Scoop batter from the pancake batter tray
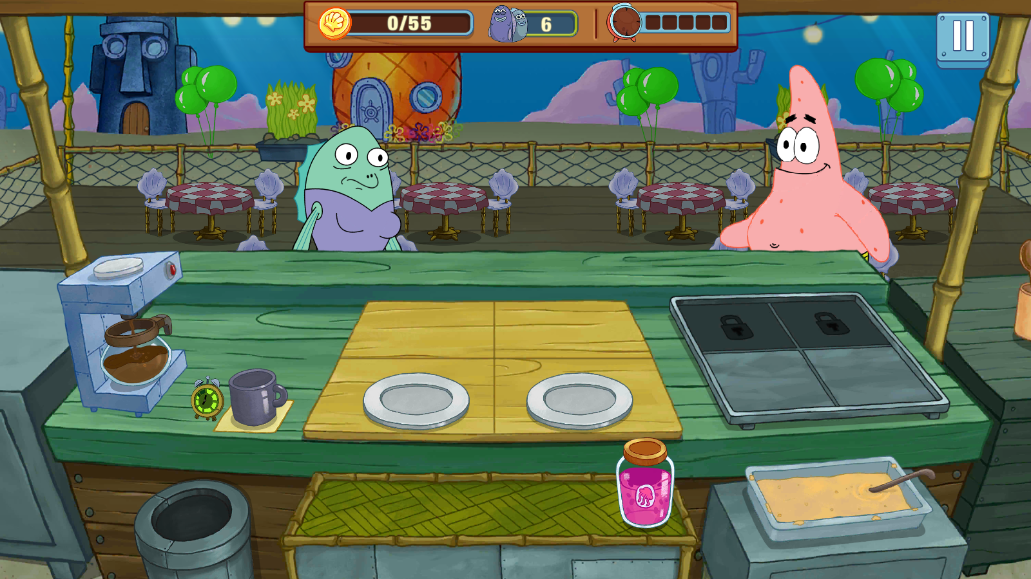Viewport: 1031px width, 579px height. tap(838, 495)
